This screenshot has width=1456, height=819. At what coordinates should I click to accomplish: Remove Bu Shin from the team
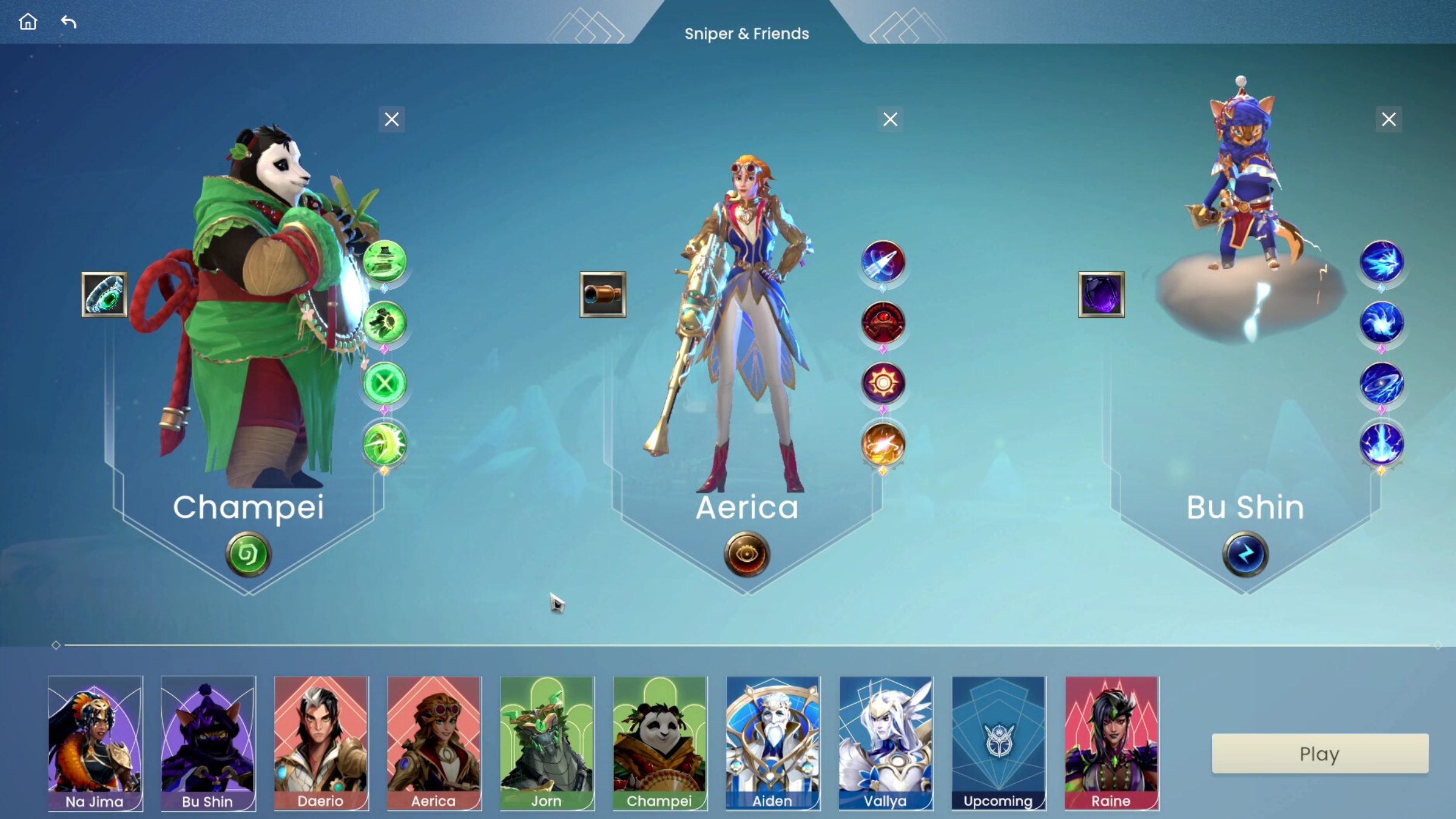click(x=1389, y=120)
